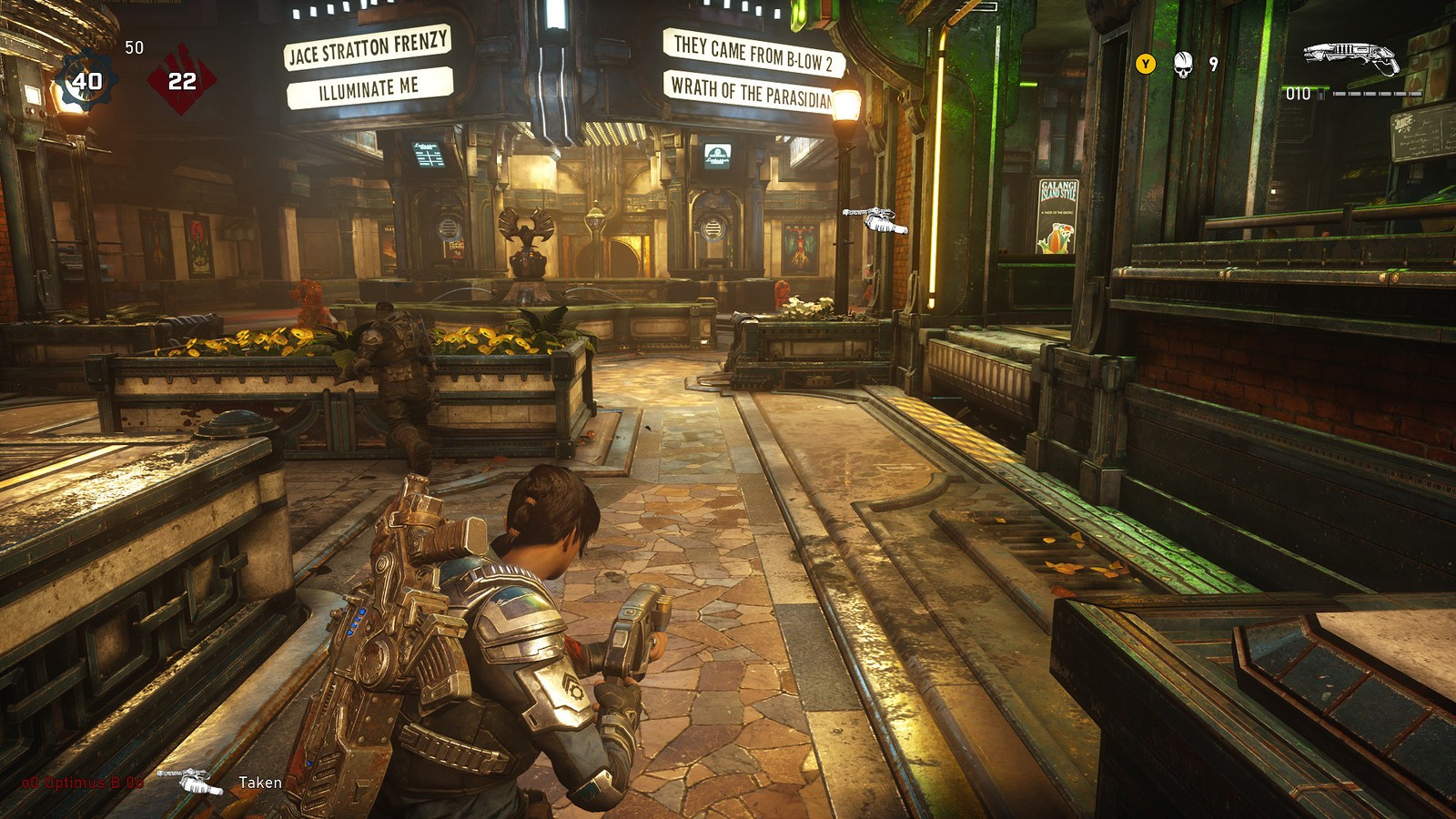Click the blue COG gear team emblem

click(86, 81)
